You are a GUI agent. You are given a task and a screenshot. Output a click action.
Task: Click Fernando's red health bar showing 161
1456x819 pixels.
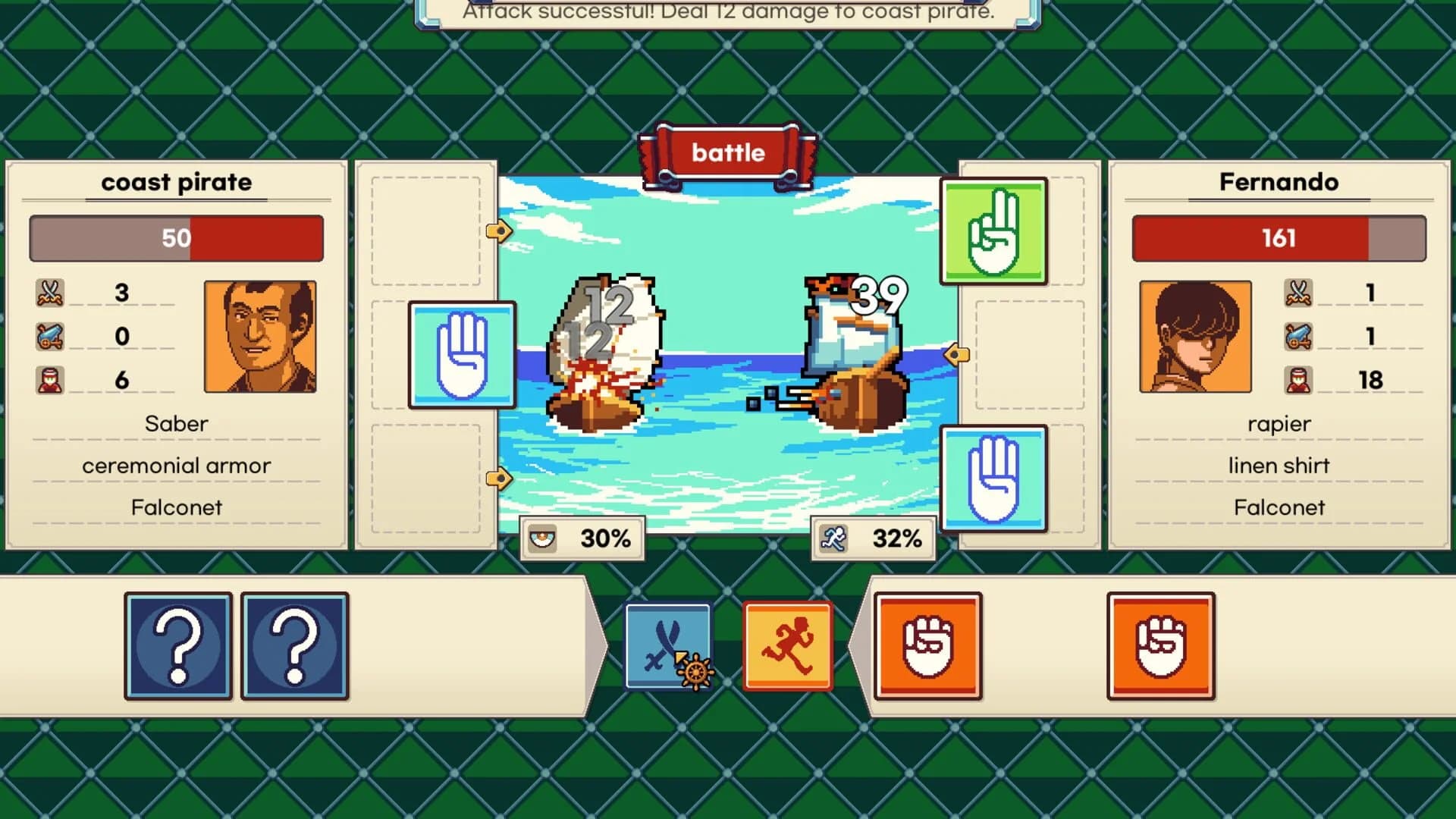click(x=1279, y=238)
